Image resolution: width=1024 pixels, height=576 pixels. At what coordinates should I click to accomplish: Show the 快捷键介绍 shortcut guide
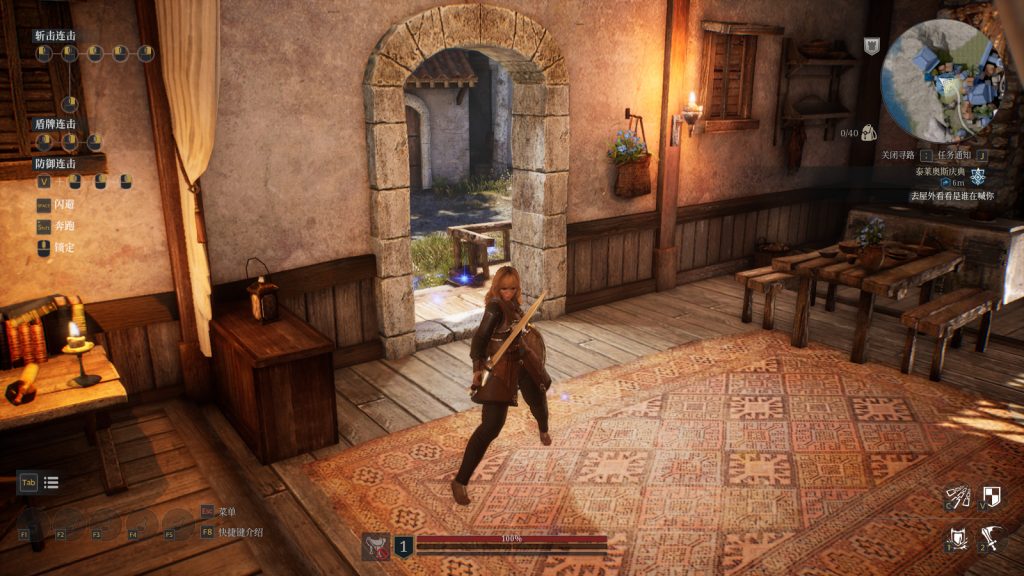tap(240, 531)
